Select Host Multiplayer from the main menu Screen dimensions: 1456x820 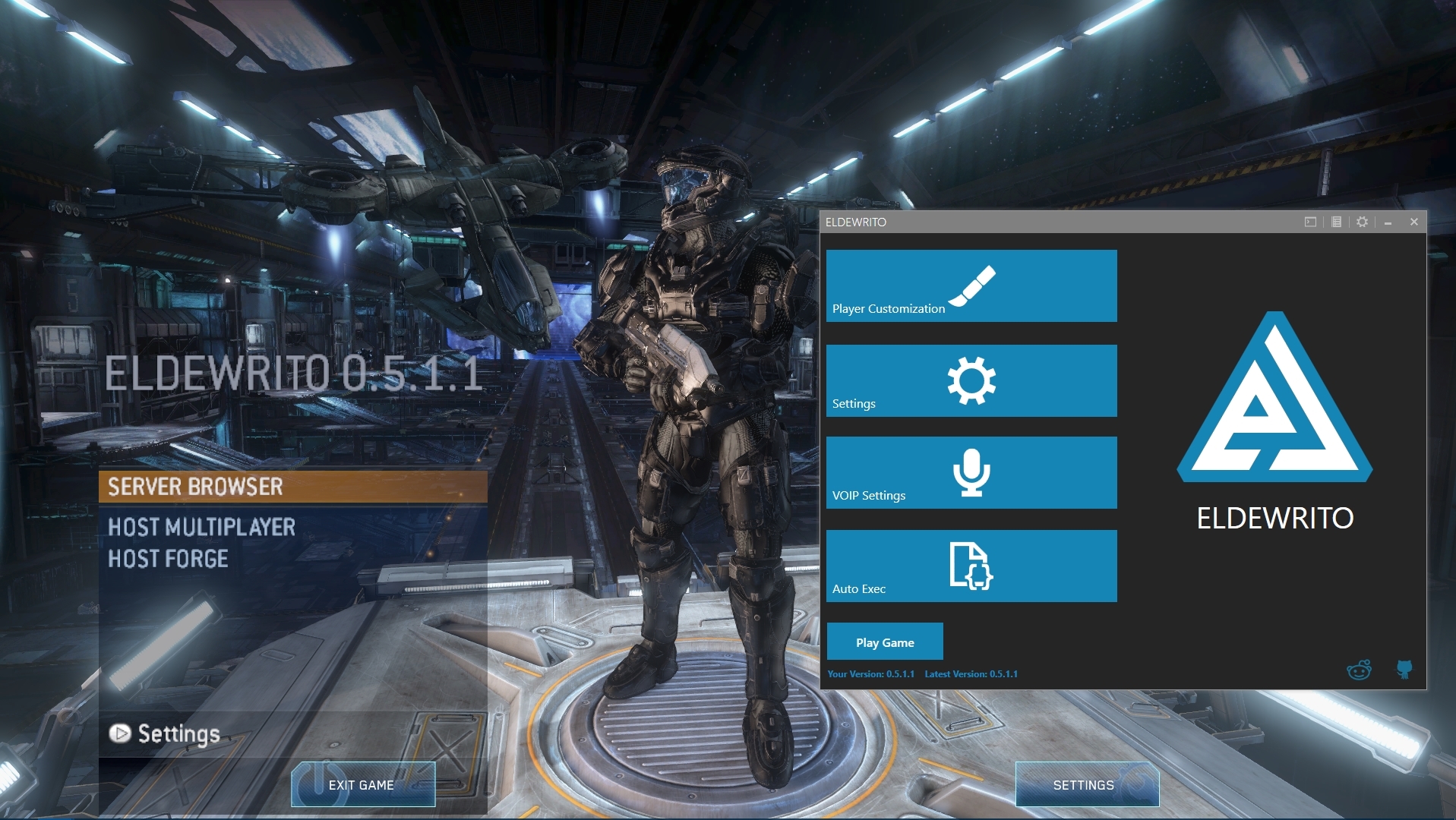click(201, 527)
